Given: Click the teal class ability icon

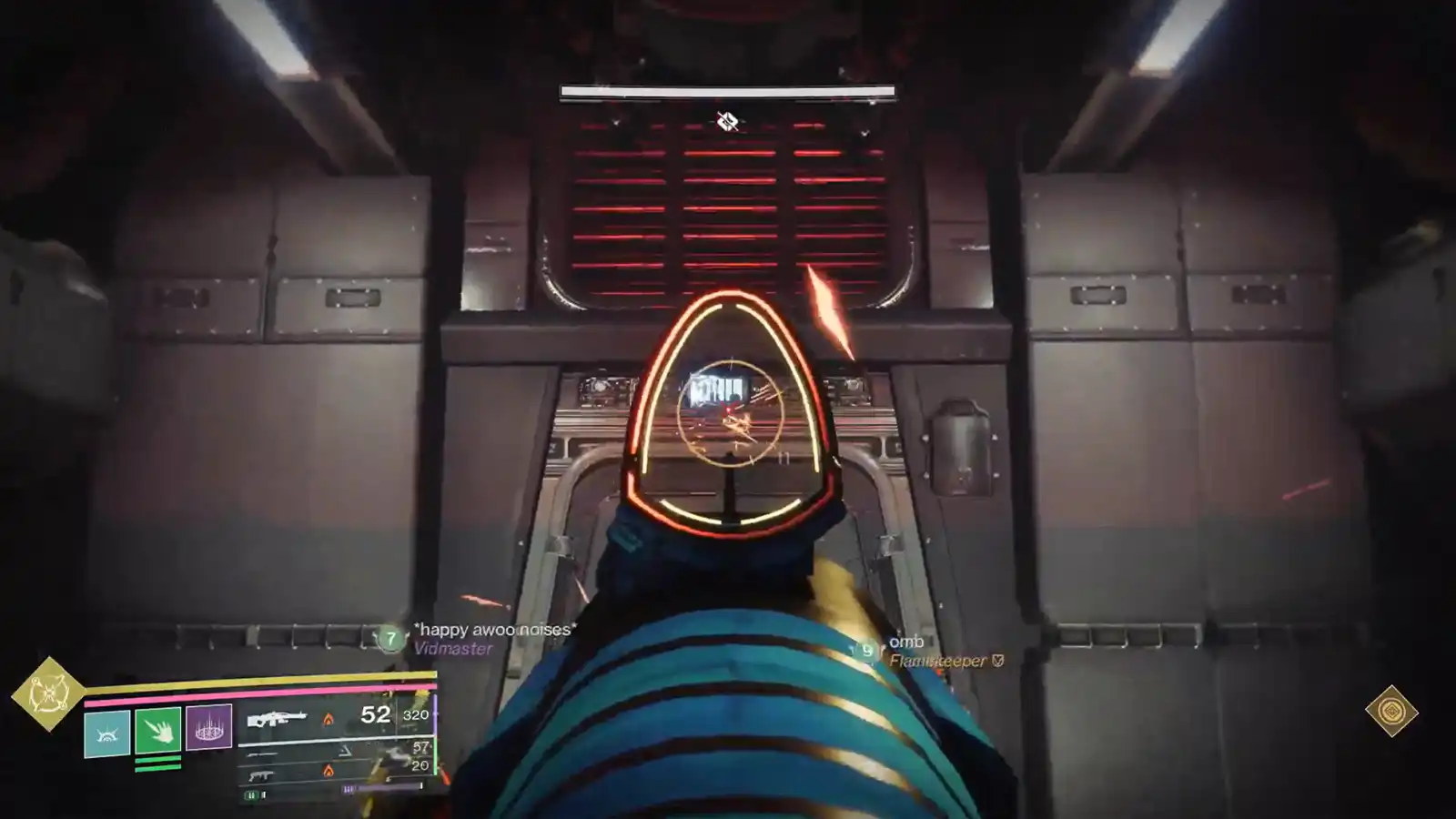Looking at the screenshot, I should [106, 733].
